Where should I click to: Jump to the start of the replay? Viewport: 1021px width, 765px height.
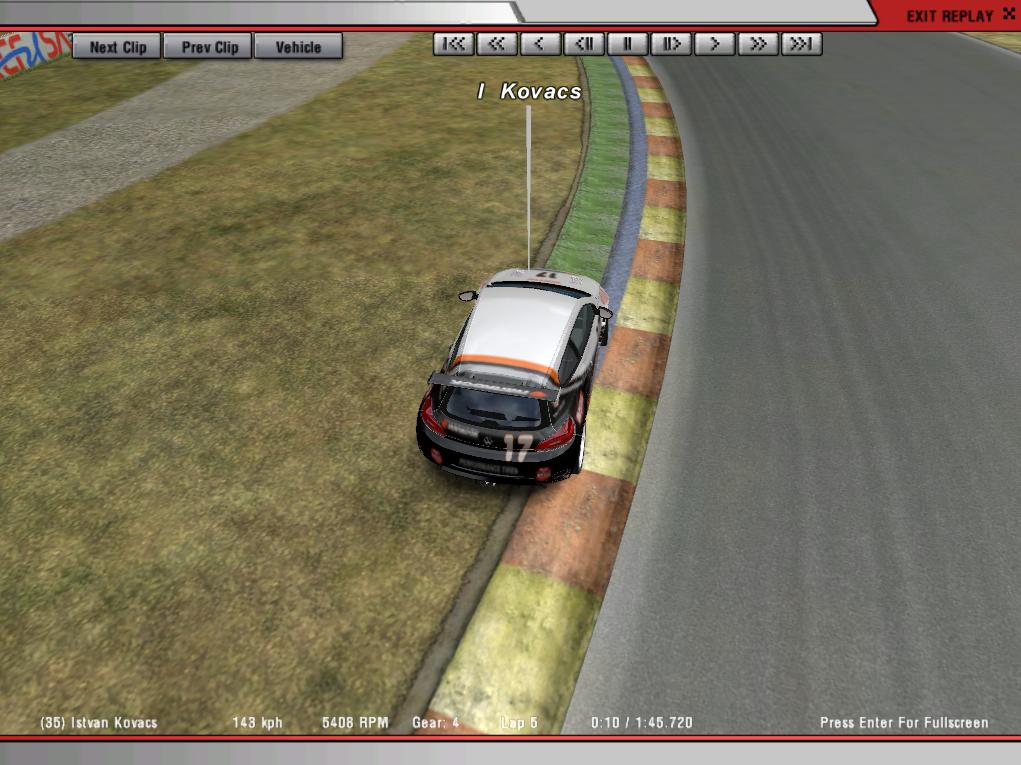(453, 44)
